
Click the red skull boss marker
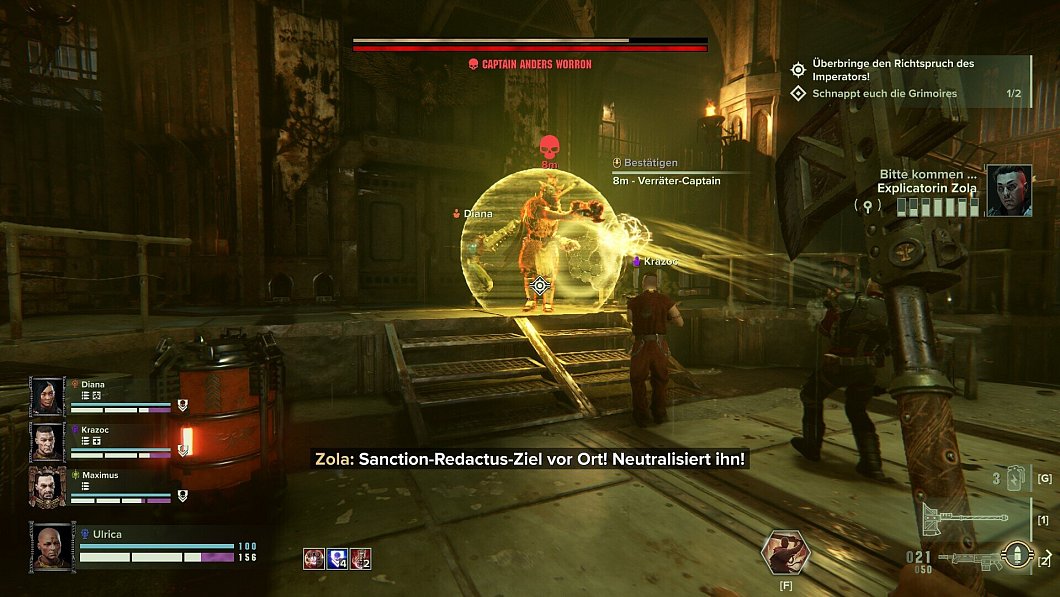[549, 146]
